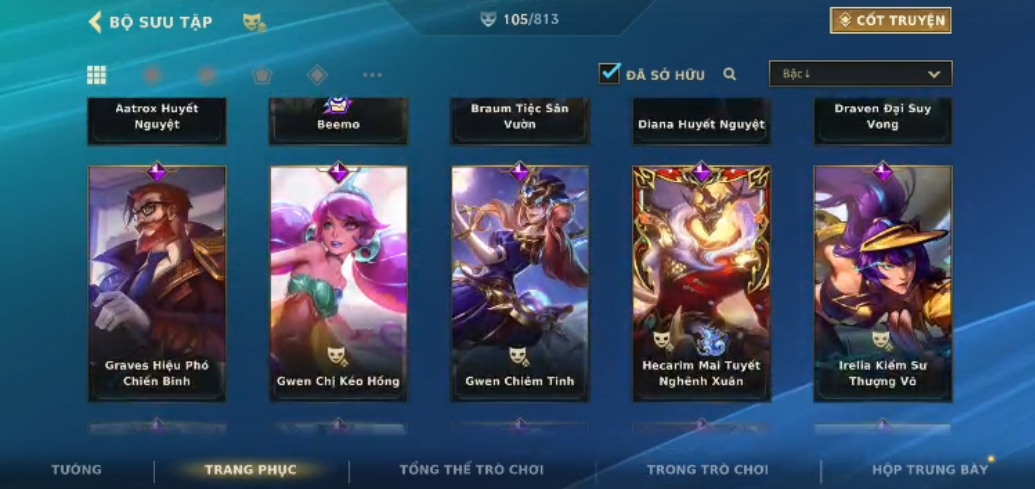Select the grid view filter icon
1035x489 pixels.
97,75
